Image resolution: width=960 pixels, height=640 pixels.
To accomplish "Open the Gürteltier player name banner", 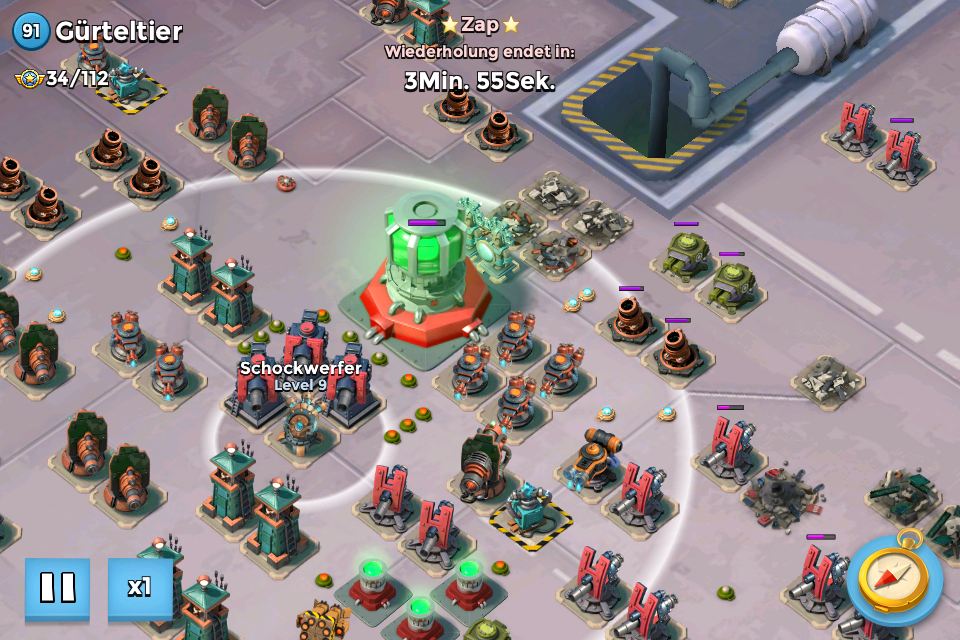I will coord(119,31).
